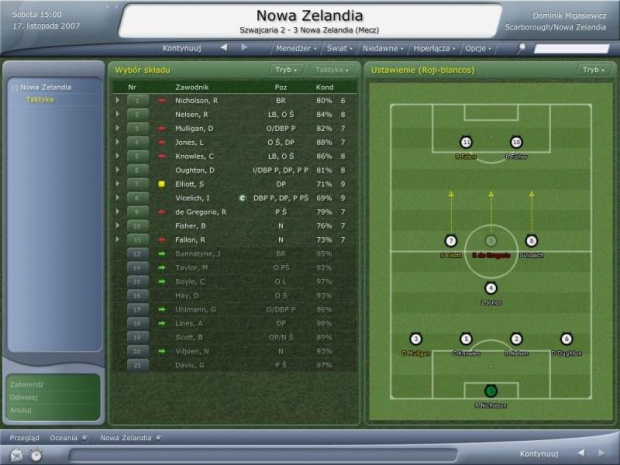
Task: Select the goalkeeper marker on the pitch
Action: coord(490,391)
